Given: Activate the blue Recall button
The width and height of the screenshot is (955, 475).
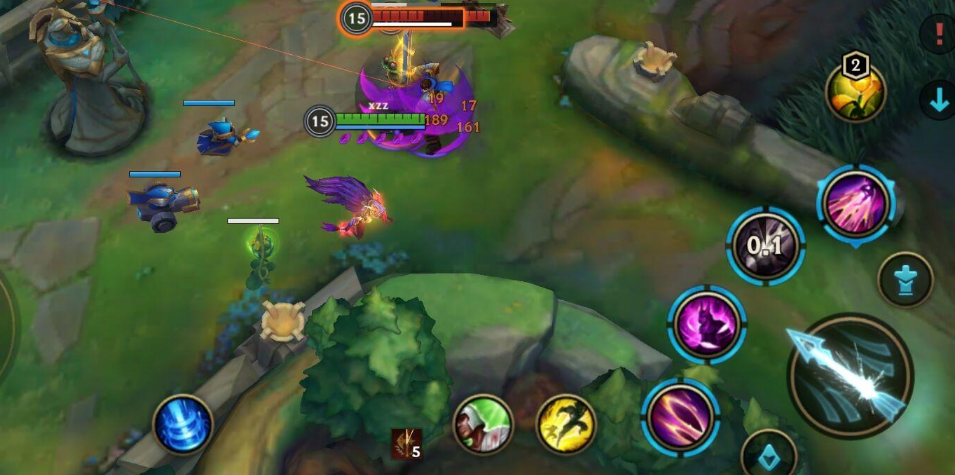Looking at the screenshot, I should [x=183, y=424].
